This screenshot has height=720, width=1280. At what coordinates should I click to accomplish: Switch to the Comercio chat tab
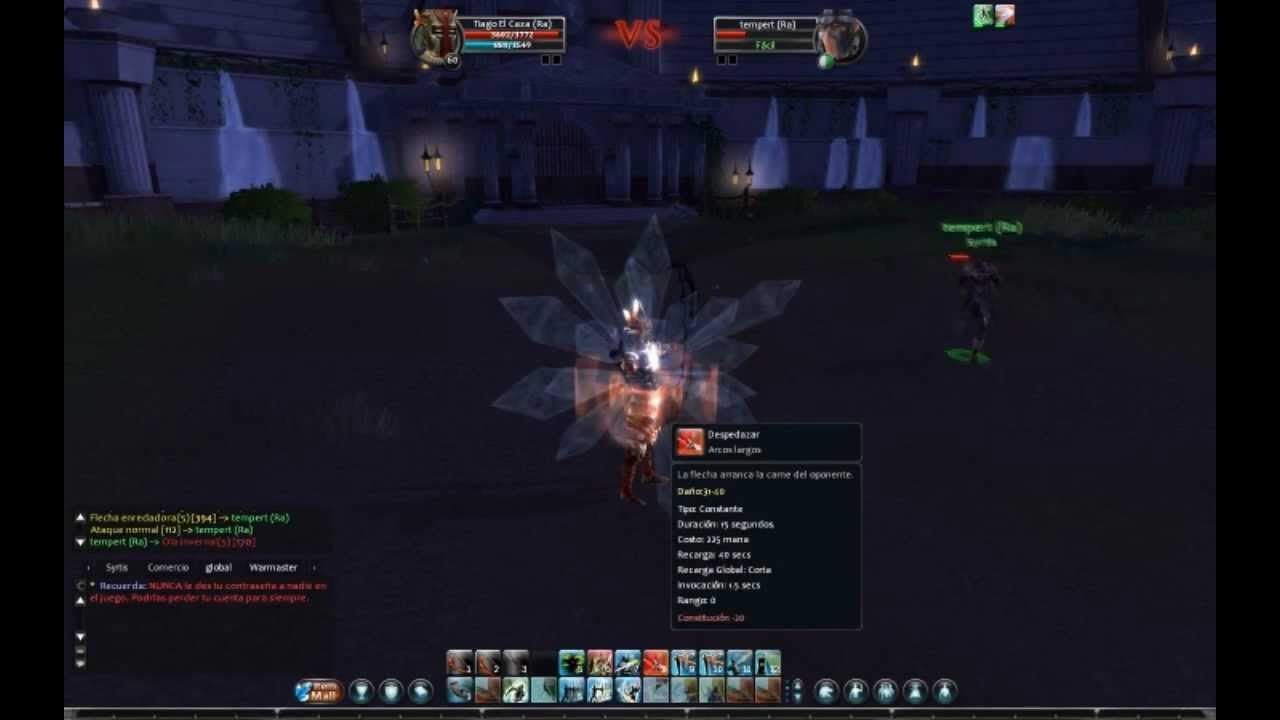(169, 567)
